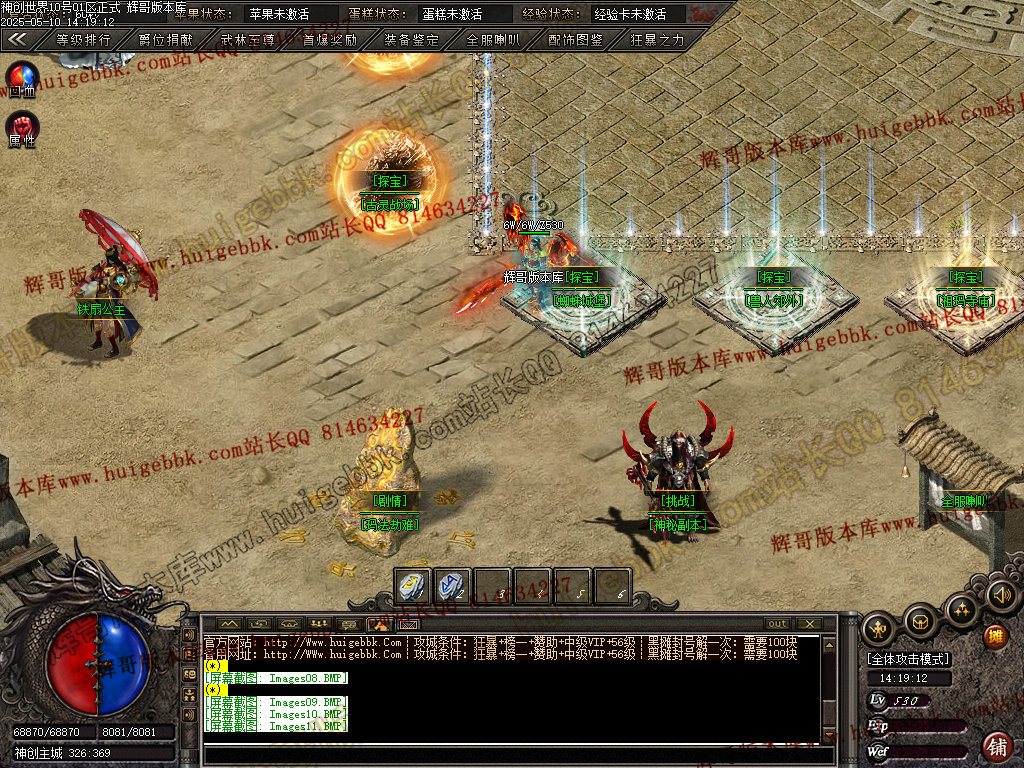
Task: Toggle sound with the speaker icon
Action: click(x=1000, y=597)
